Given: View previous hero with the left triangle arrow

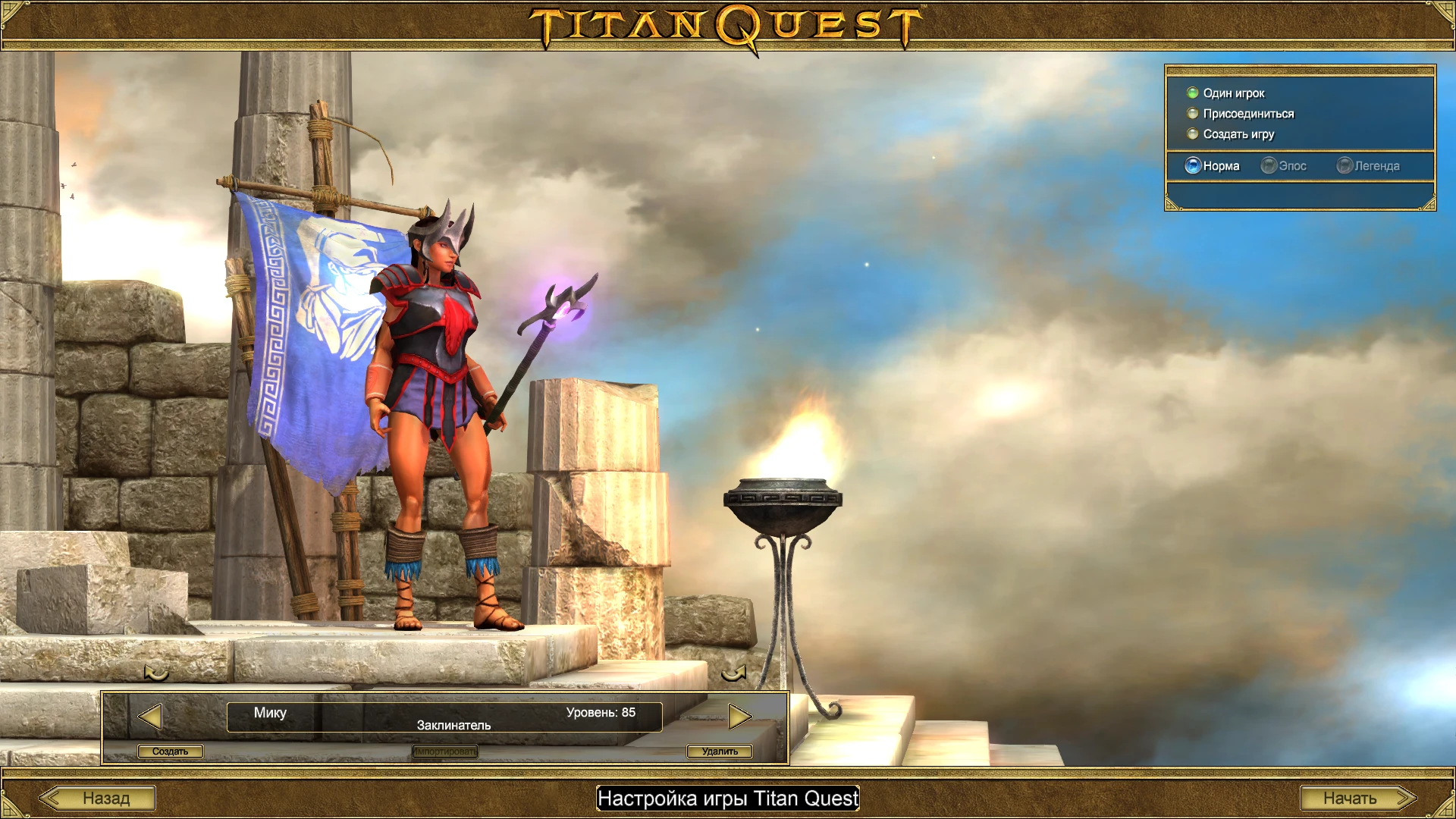Looking at the screenshot, I should [x=150, y=715].
